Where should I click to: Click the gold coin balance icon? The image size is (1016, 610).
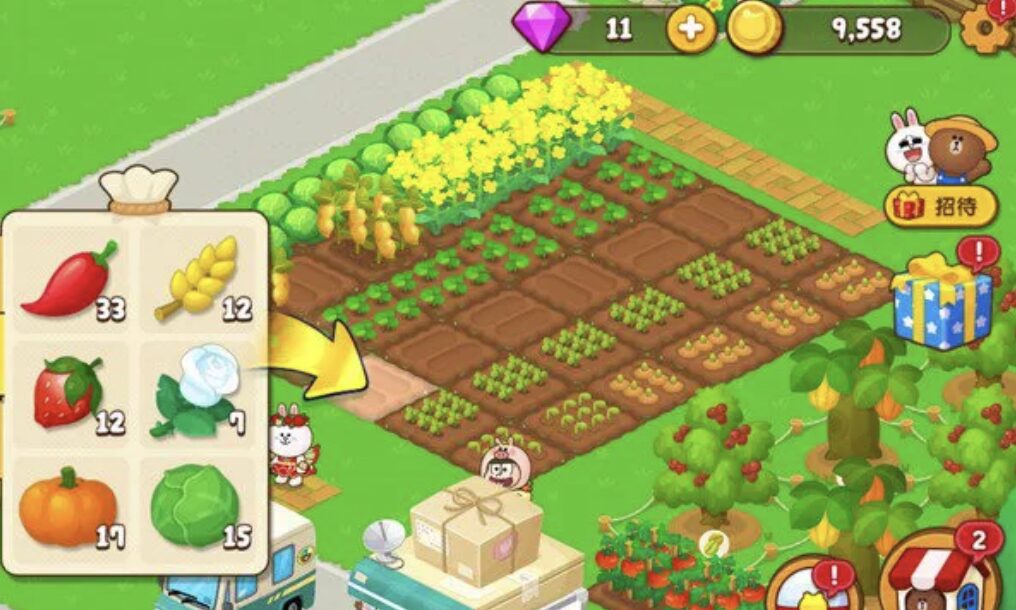click(x=754, y=30)
